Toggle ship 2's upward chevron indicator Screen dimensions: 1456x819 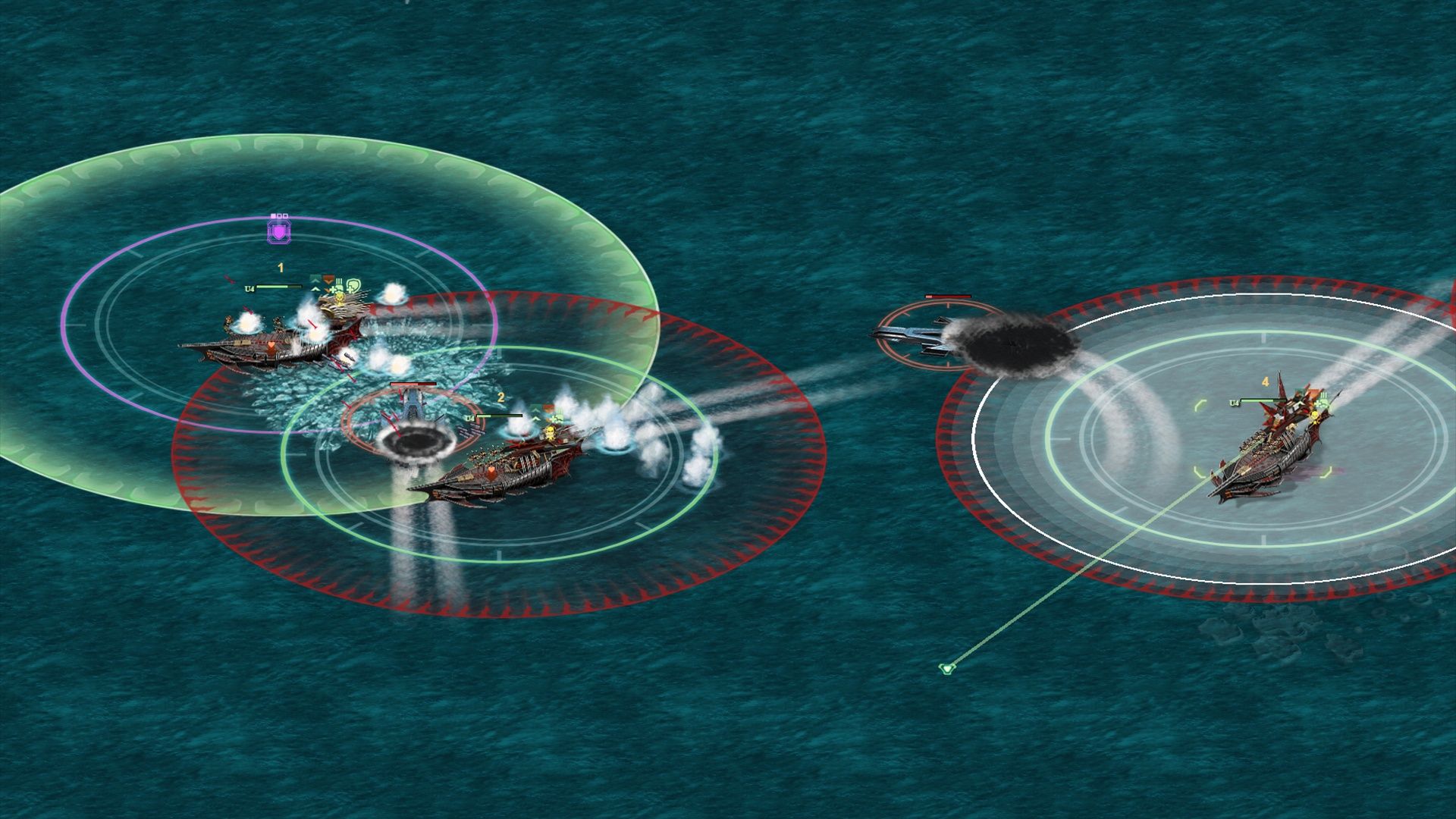(535, 410)
